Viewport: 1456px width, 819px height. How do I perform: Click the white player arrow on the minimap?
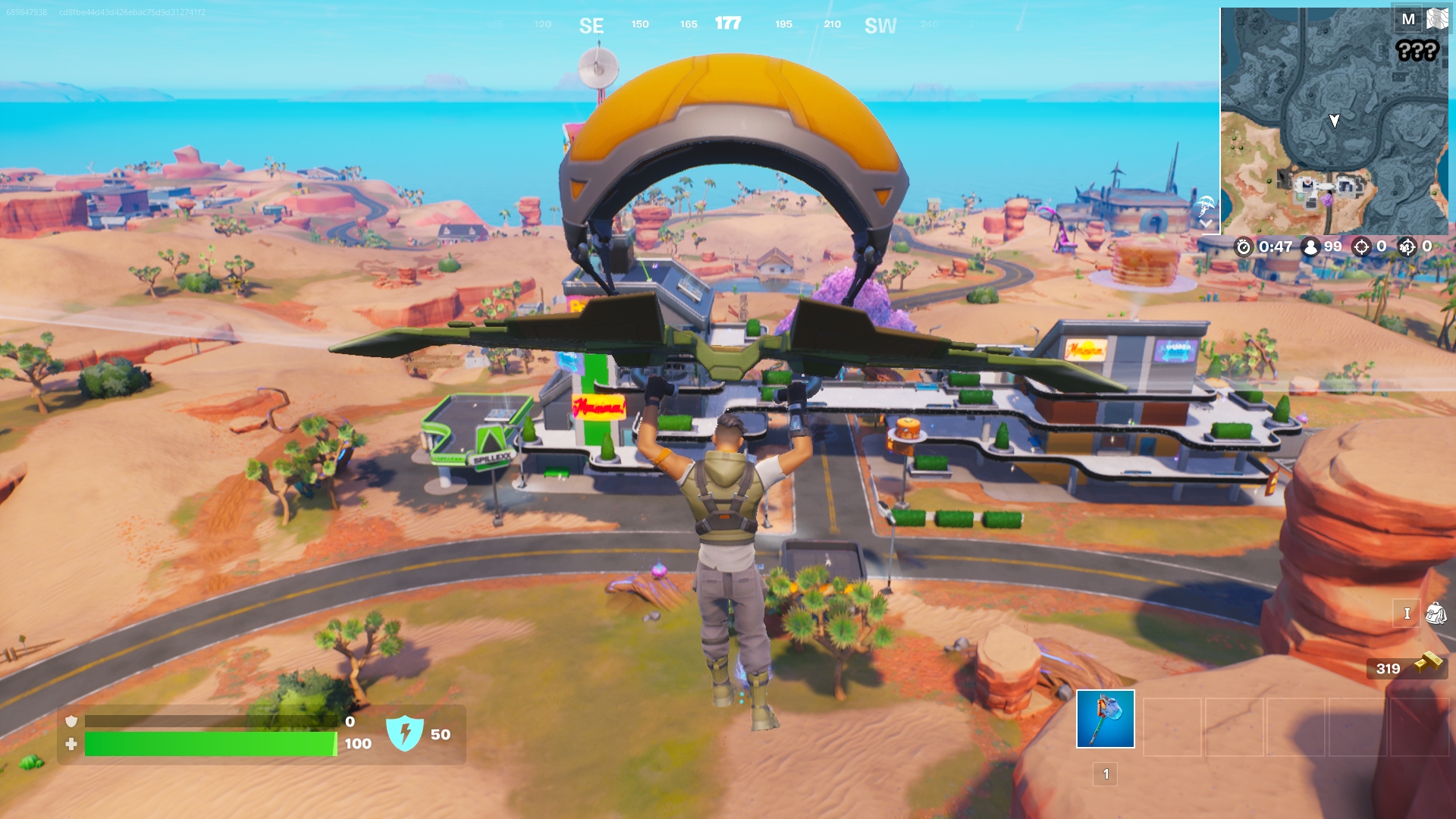pyautogui.click(x=1333, y=120)
